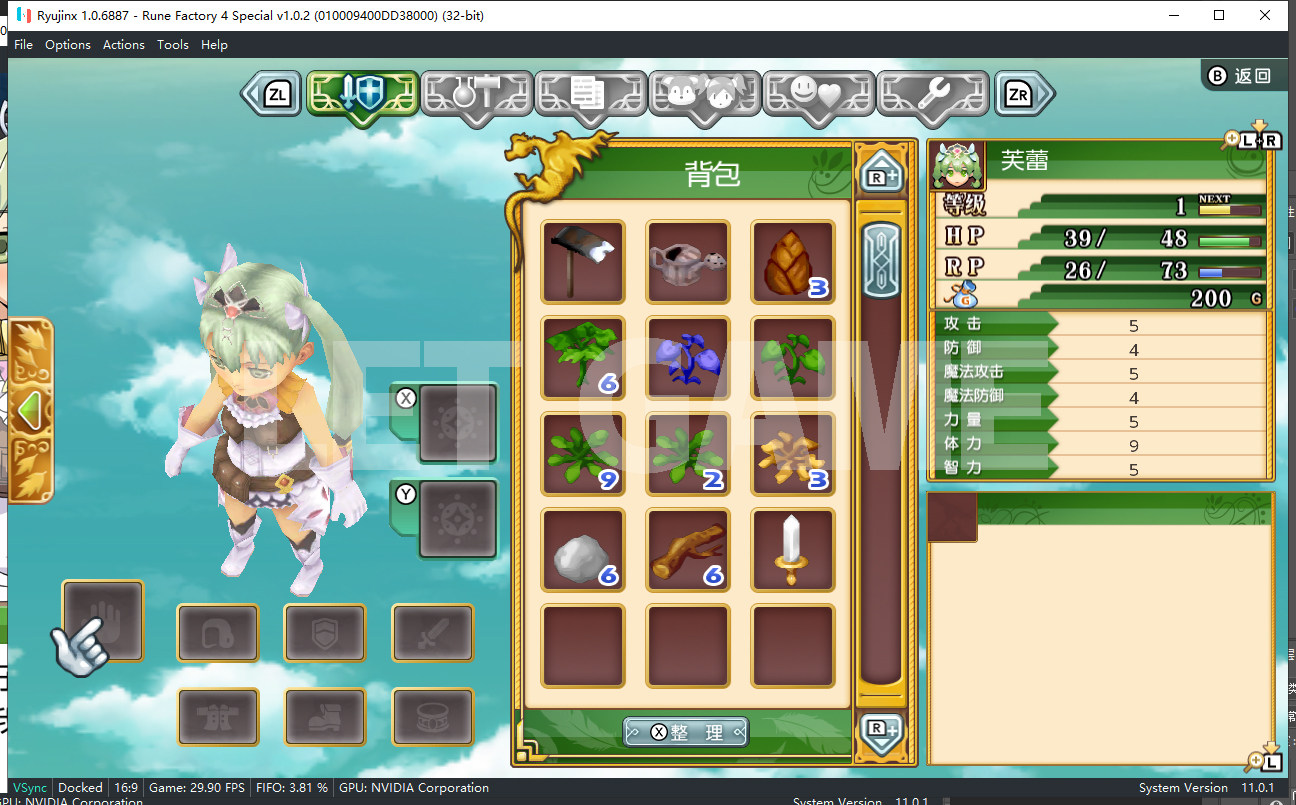Select the short sword item slot
The width and height of the screenshot is (1296, 805).
tap(792, 550)
